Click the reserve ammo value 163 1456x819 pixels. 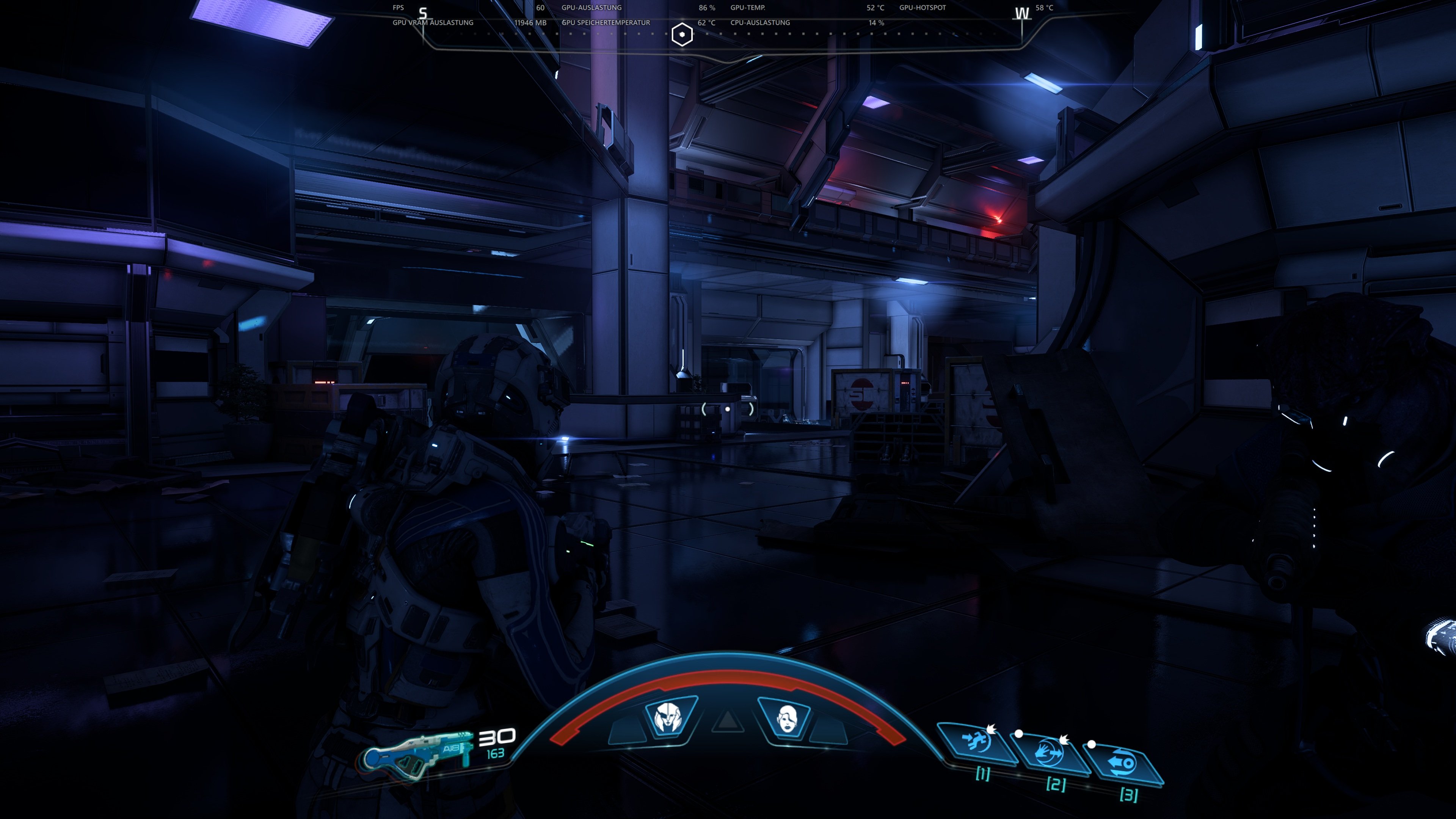coord(496,756)
